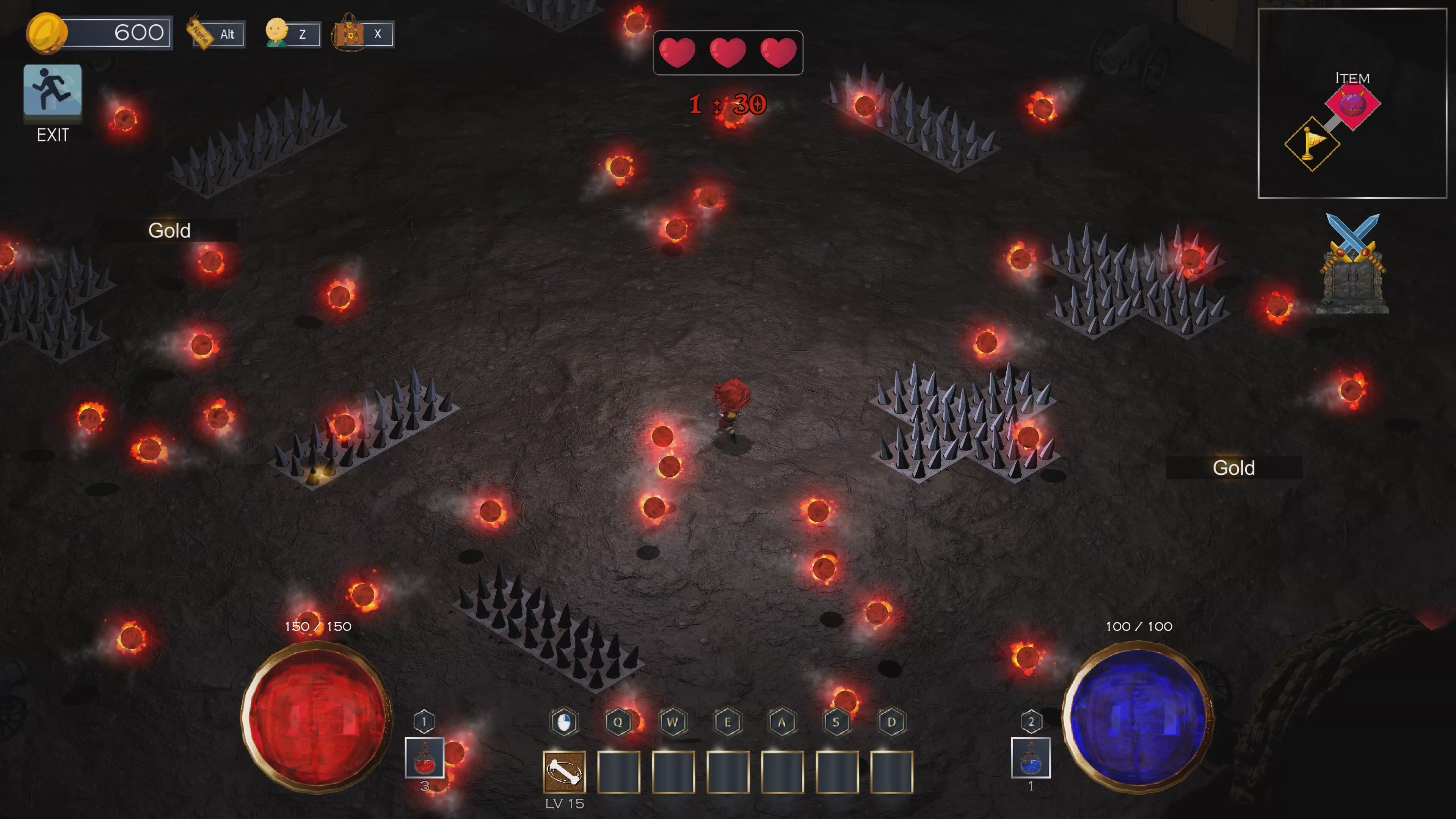Select the bone weapon skill slot

[x=564, y=772]
